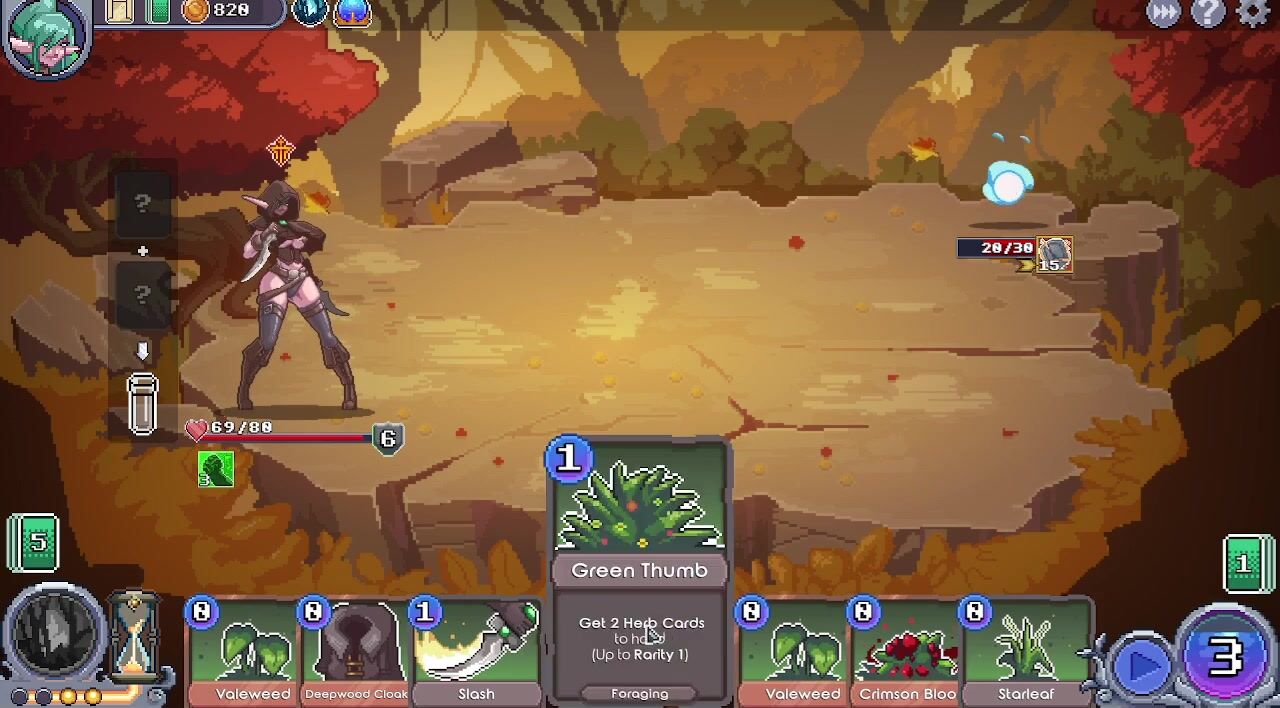The height and width of the screenshot is (708, 1280).
Task: Select the Slash attack card
Action: (477, 652)
